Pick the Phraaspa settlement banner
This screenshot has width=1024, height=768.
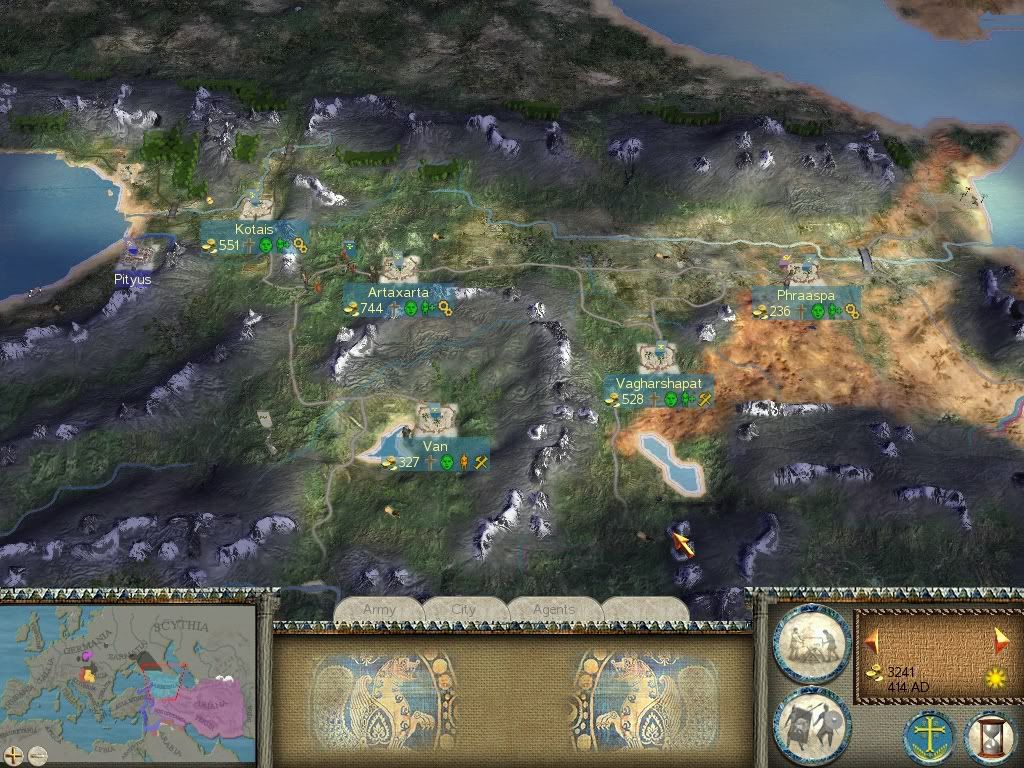[x=806, y=302]
